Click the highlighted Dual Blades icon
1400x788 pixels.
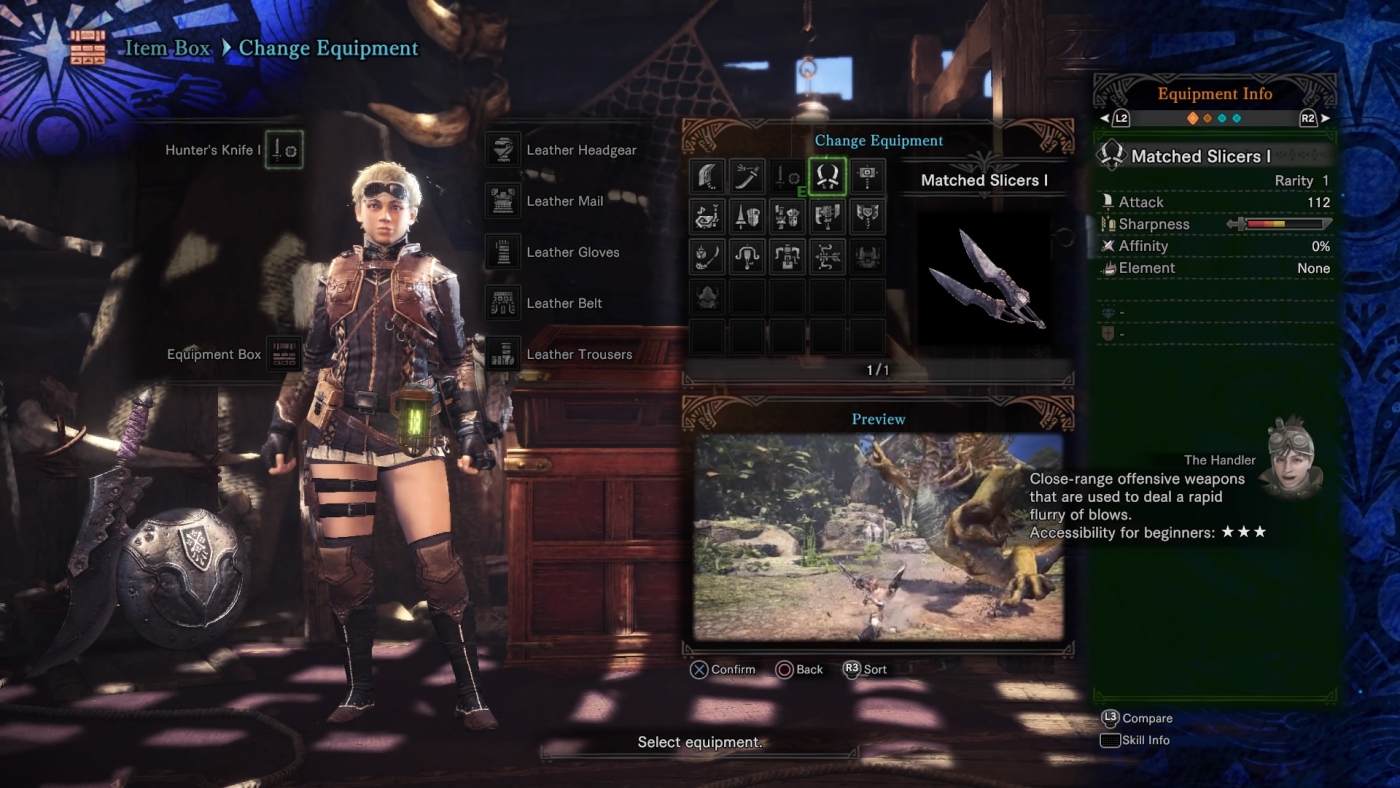827,175
